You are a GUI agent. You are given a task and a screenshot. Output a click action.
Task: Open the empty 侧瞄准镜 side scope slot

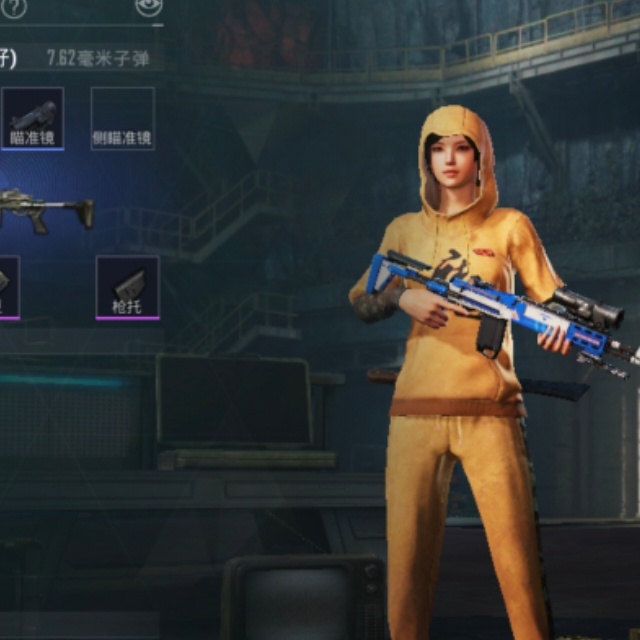click(x=122, y=118)
